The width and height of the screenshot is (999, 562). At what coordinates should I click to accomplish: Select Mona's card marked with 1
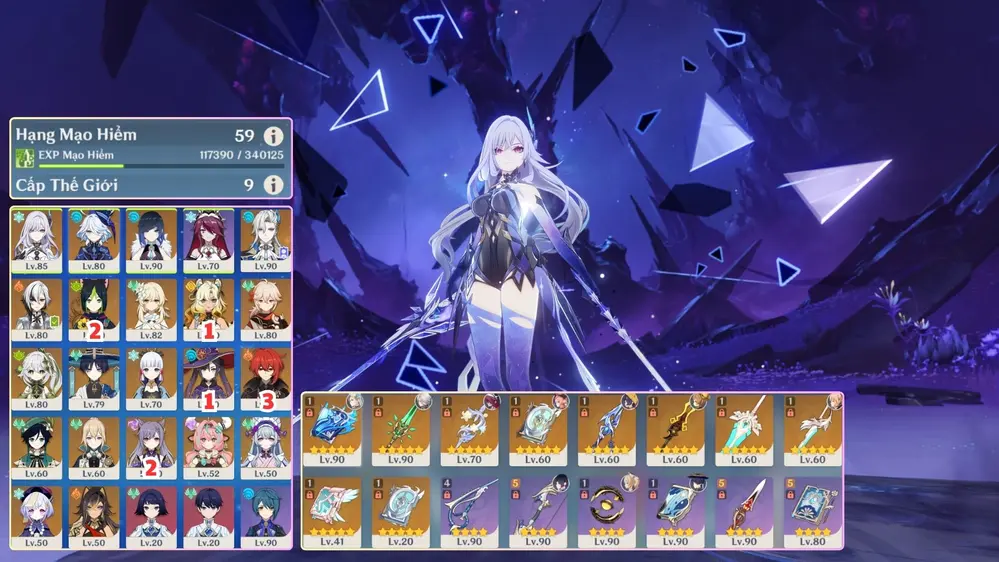click(x=208, y=378)
